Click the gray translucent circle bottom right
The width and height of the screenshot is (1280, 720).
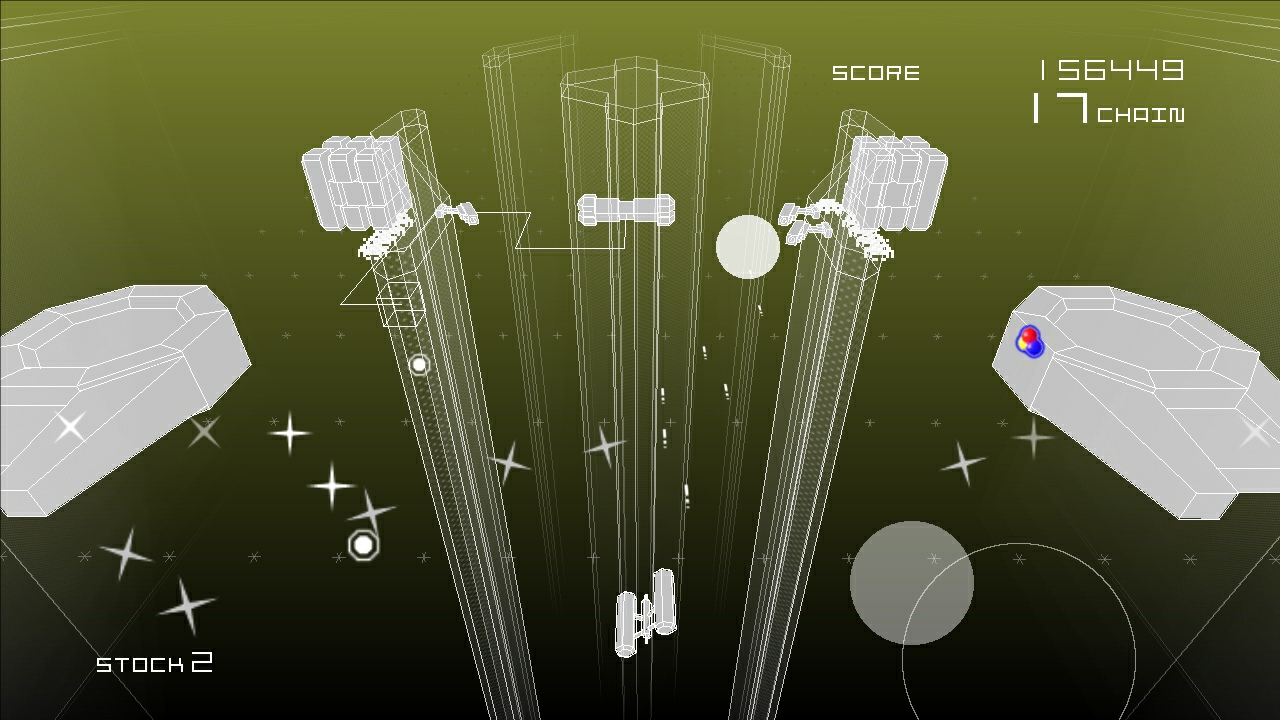click(x=911, y=582)
